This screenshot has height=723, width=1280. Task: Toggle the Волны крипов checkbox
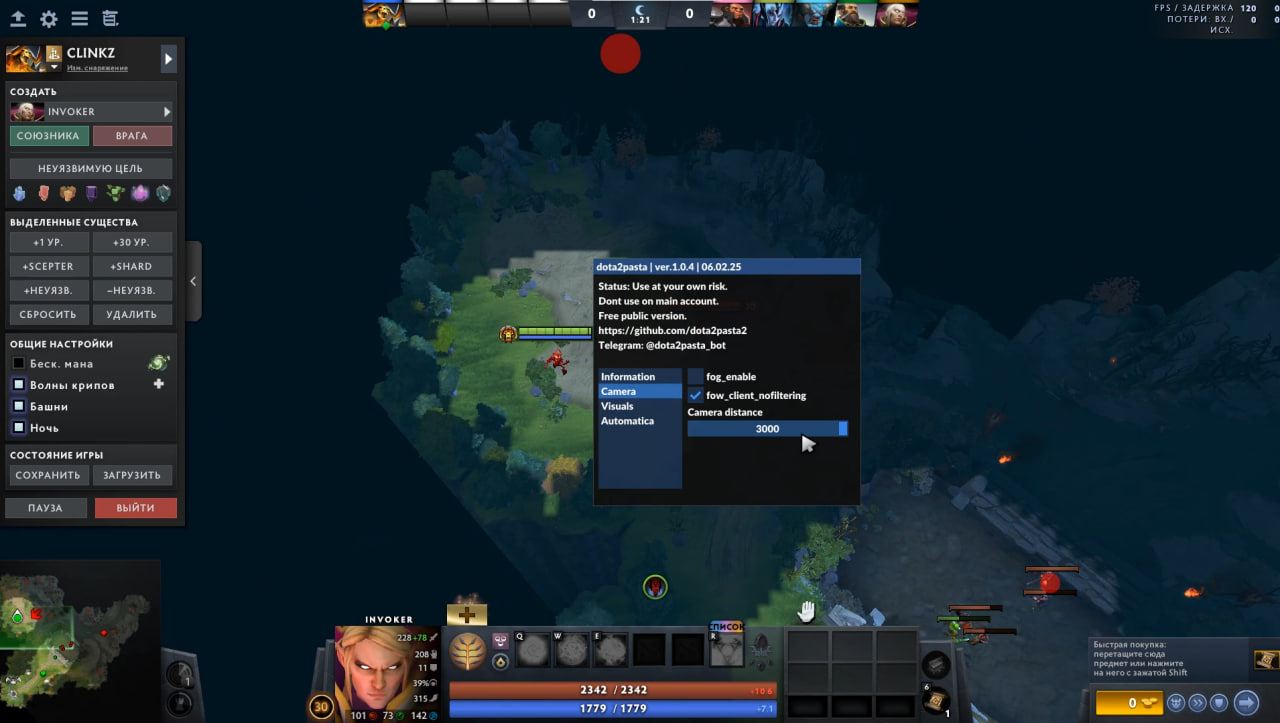18,385
